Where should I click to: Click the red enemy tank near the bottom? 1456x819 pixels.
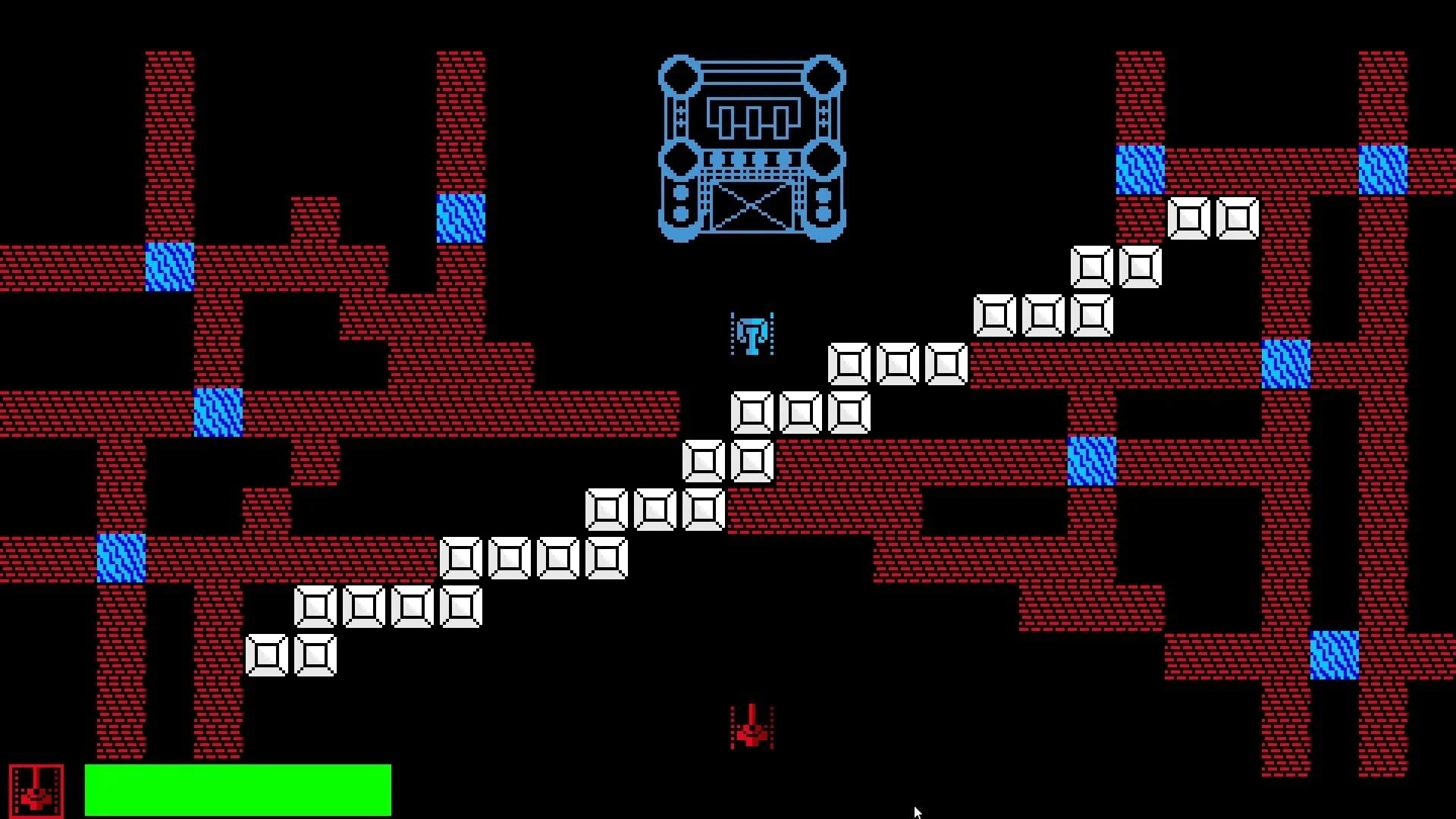(x=751, y=730)
